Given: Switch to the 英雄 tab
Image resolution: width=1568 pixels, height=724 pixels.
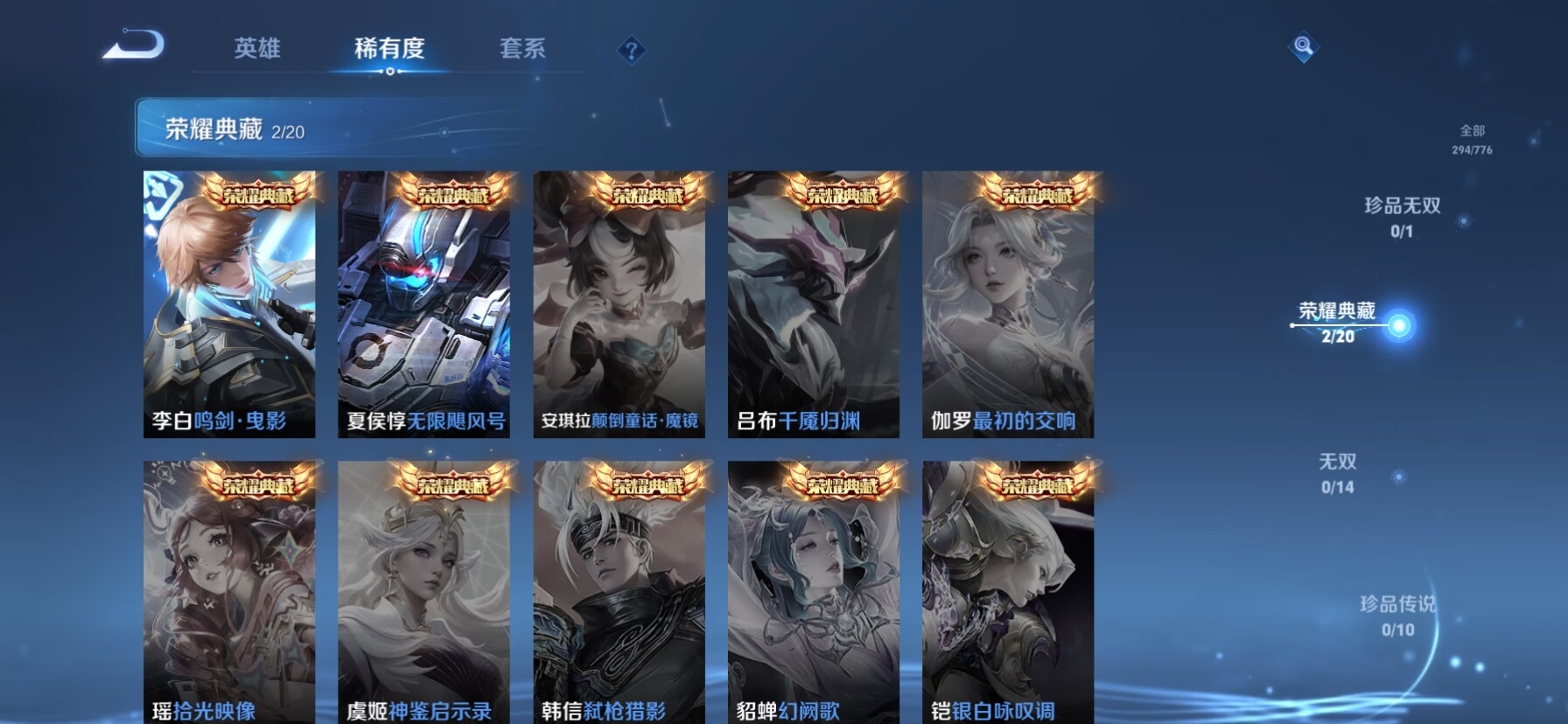Looking at the screenshot, I should 257,48.
